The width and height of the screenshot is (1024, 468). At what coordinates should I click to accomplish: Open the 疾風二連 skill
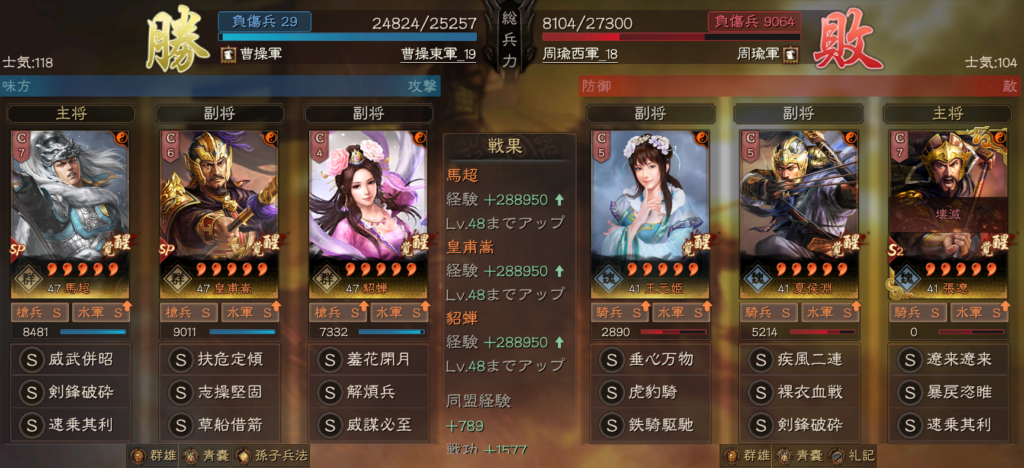tap(798, 358)
